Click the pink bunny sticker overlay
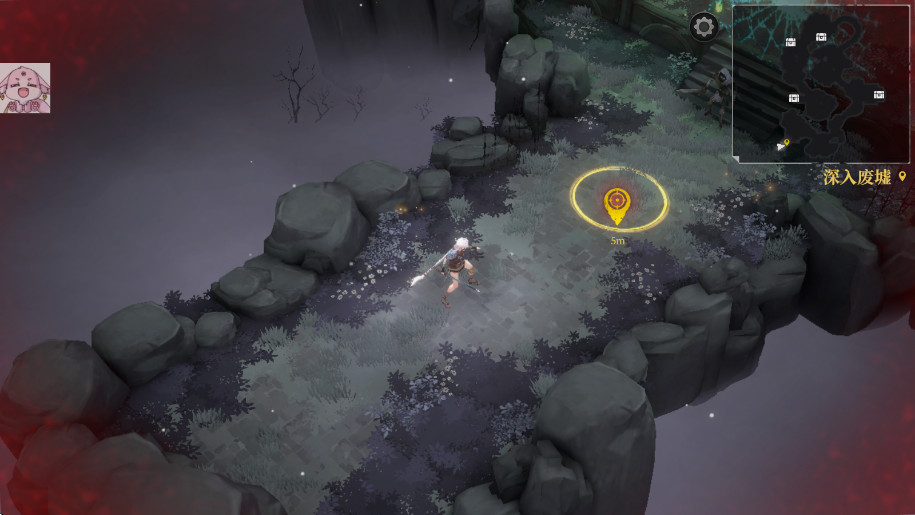This screenshot has width=915, height=515. pos(25,88)
